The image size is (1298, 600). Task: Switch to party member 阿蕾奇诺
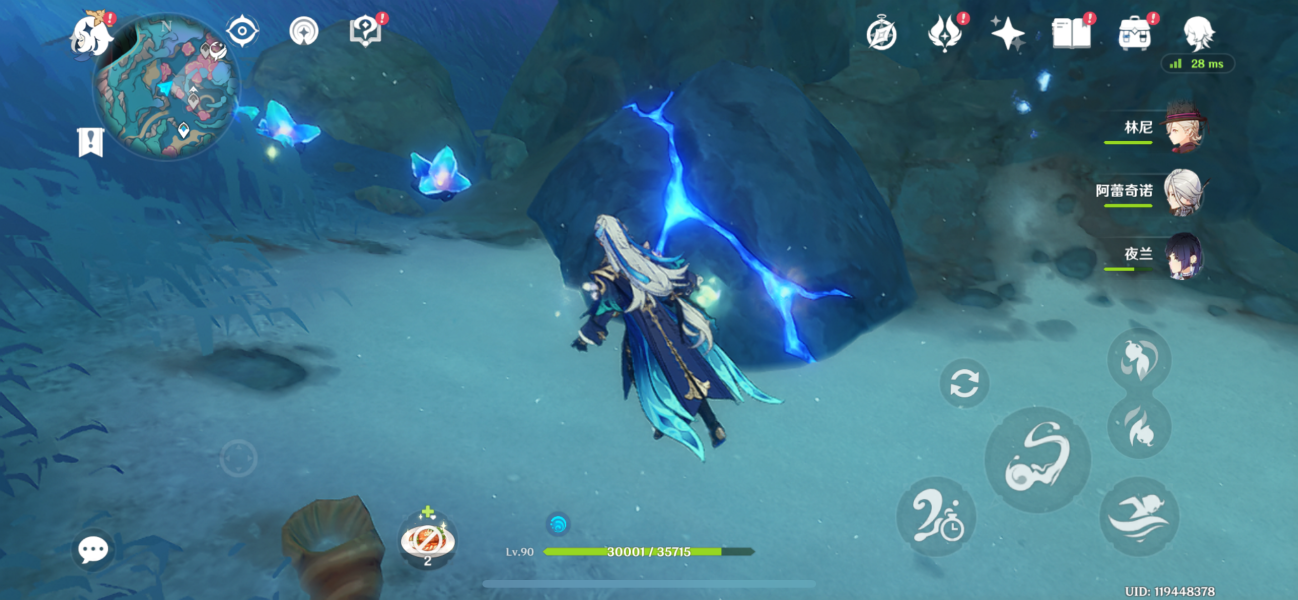click(1183, 192)
